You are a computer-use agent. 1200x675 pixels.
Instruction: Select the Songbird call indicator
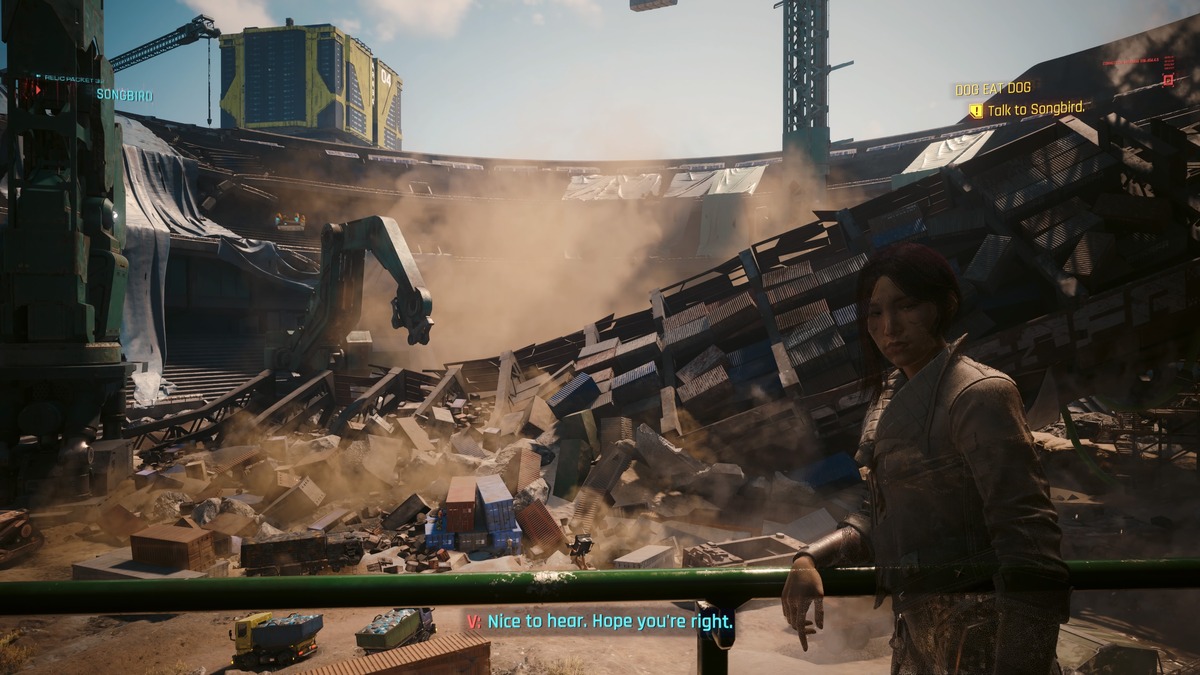click(124, 94)
